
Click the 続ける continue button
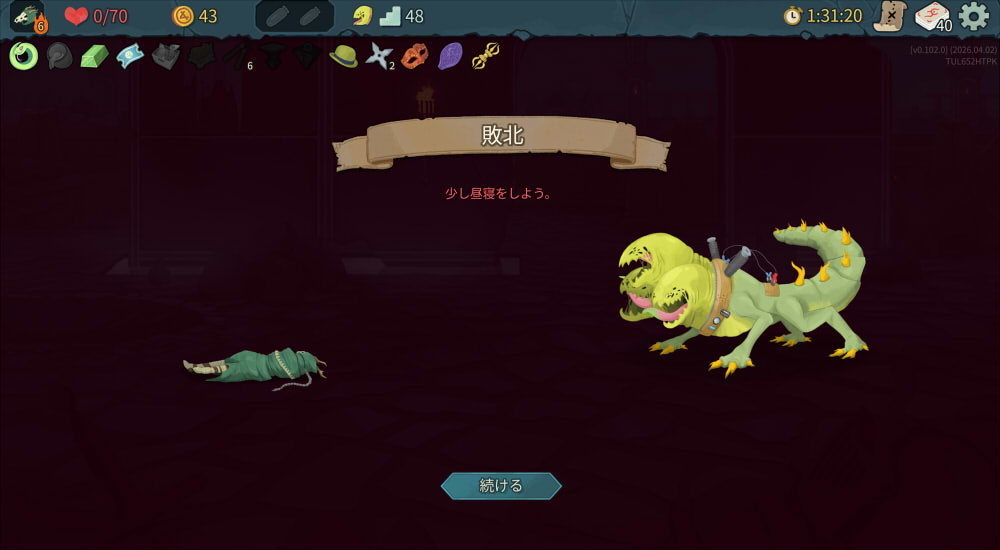click(501, 486)
